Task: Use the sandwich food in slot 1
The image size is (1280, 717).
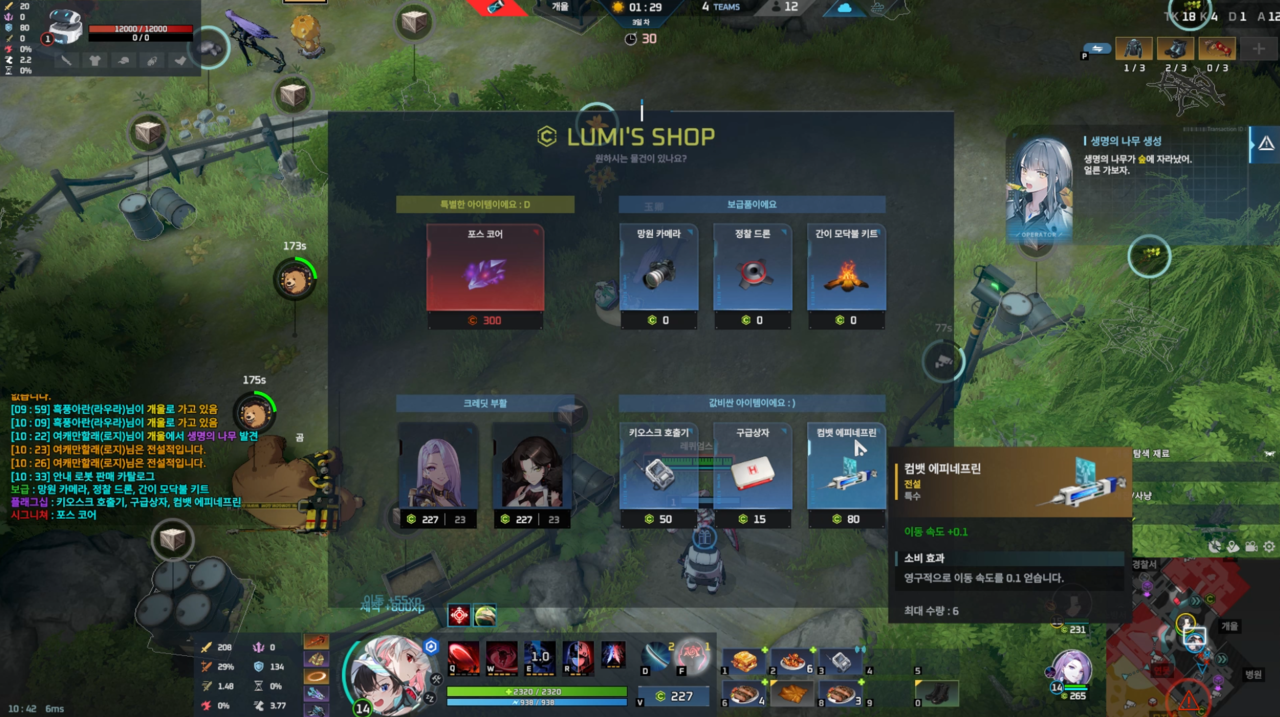Action: (x=743, y=662)
